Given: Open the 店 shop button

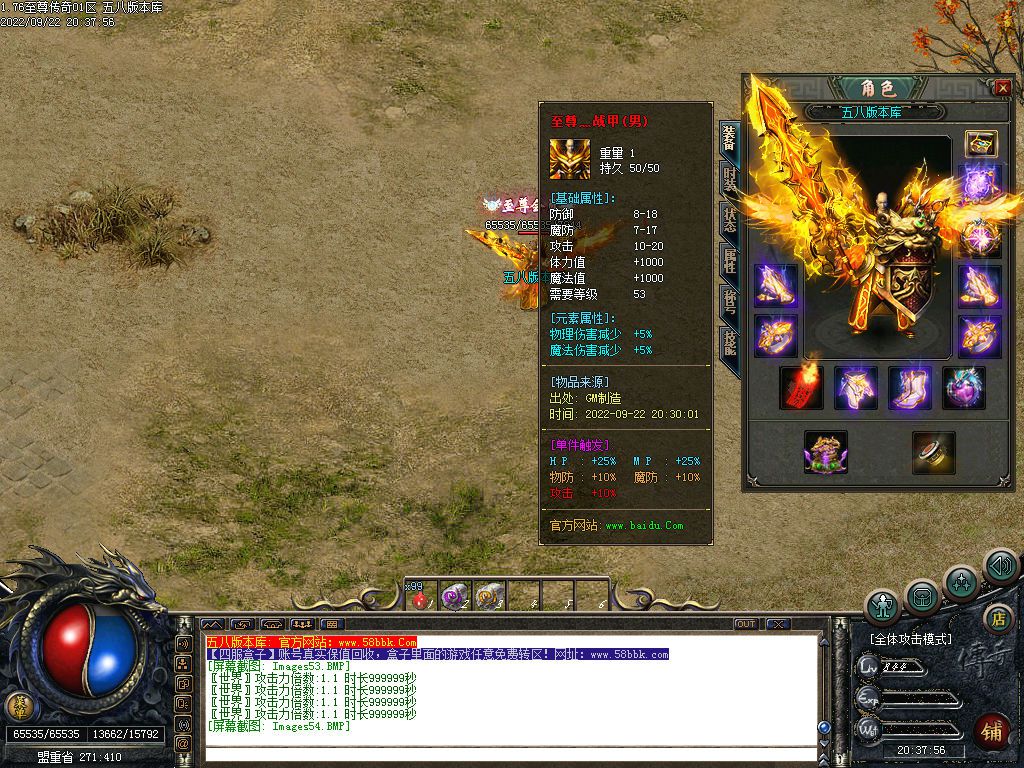Looking at the screenshot, I should click(995, 617).
